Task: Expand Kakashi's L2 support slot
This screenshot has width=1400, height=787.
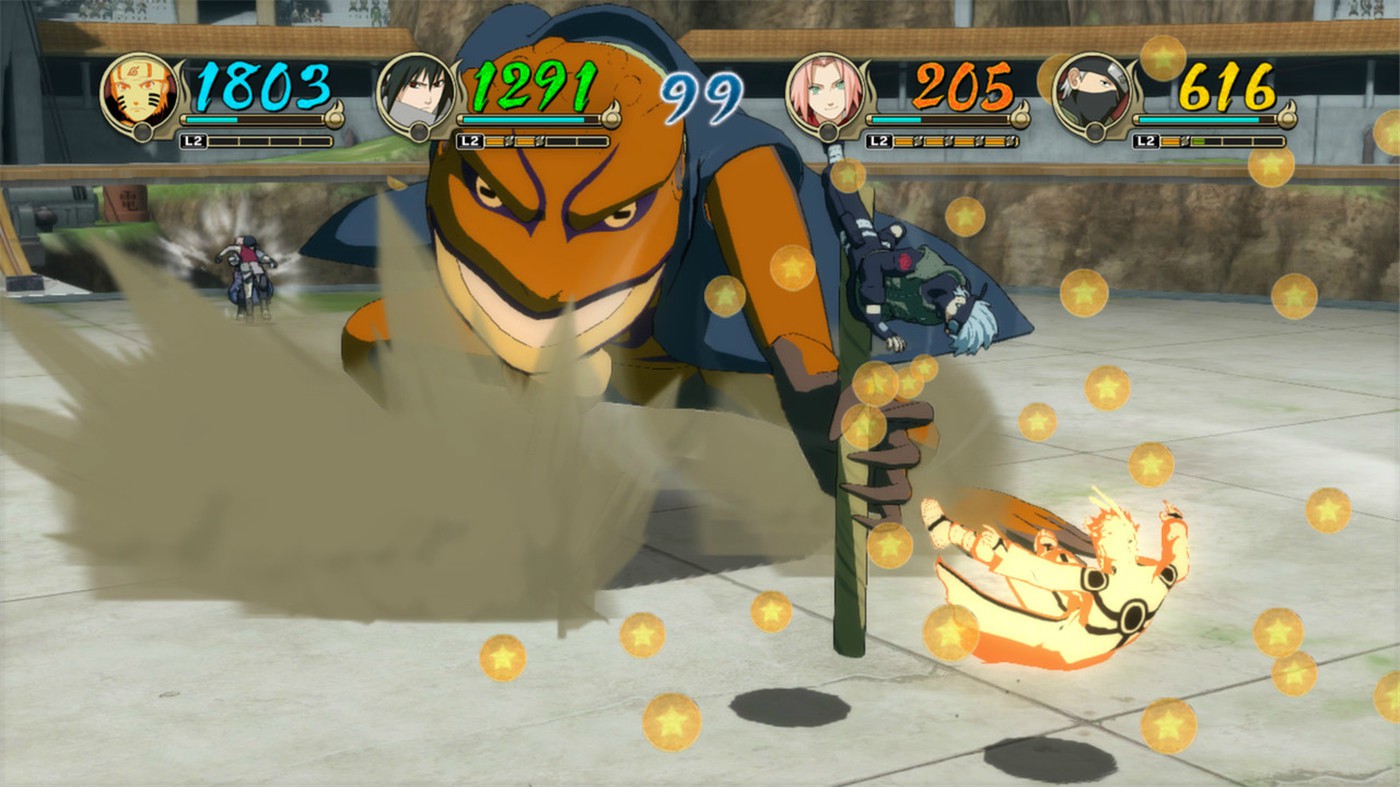Action: click(1146, 140)
